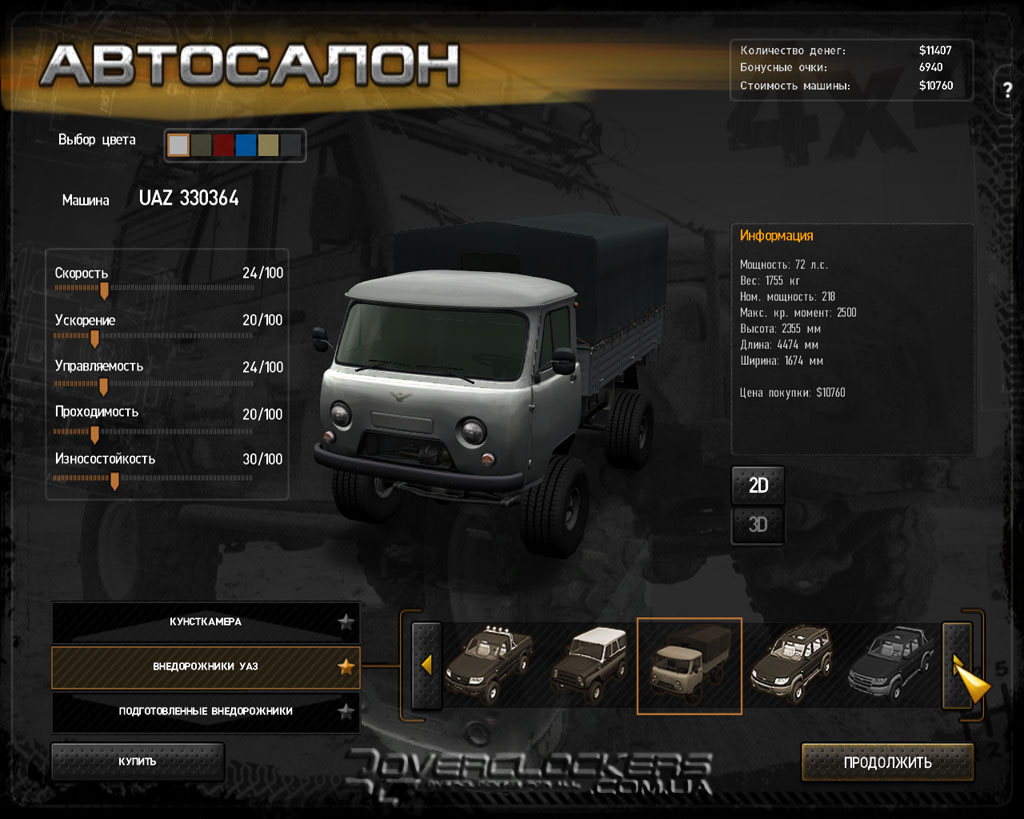Choose the olive green color swatch
Viewport: 1024px width, 819px height.
[201, 145]
